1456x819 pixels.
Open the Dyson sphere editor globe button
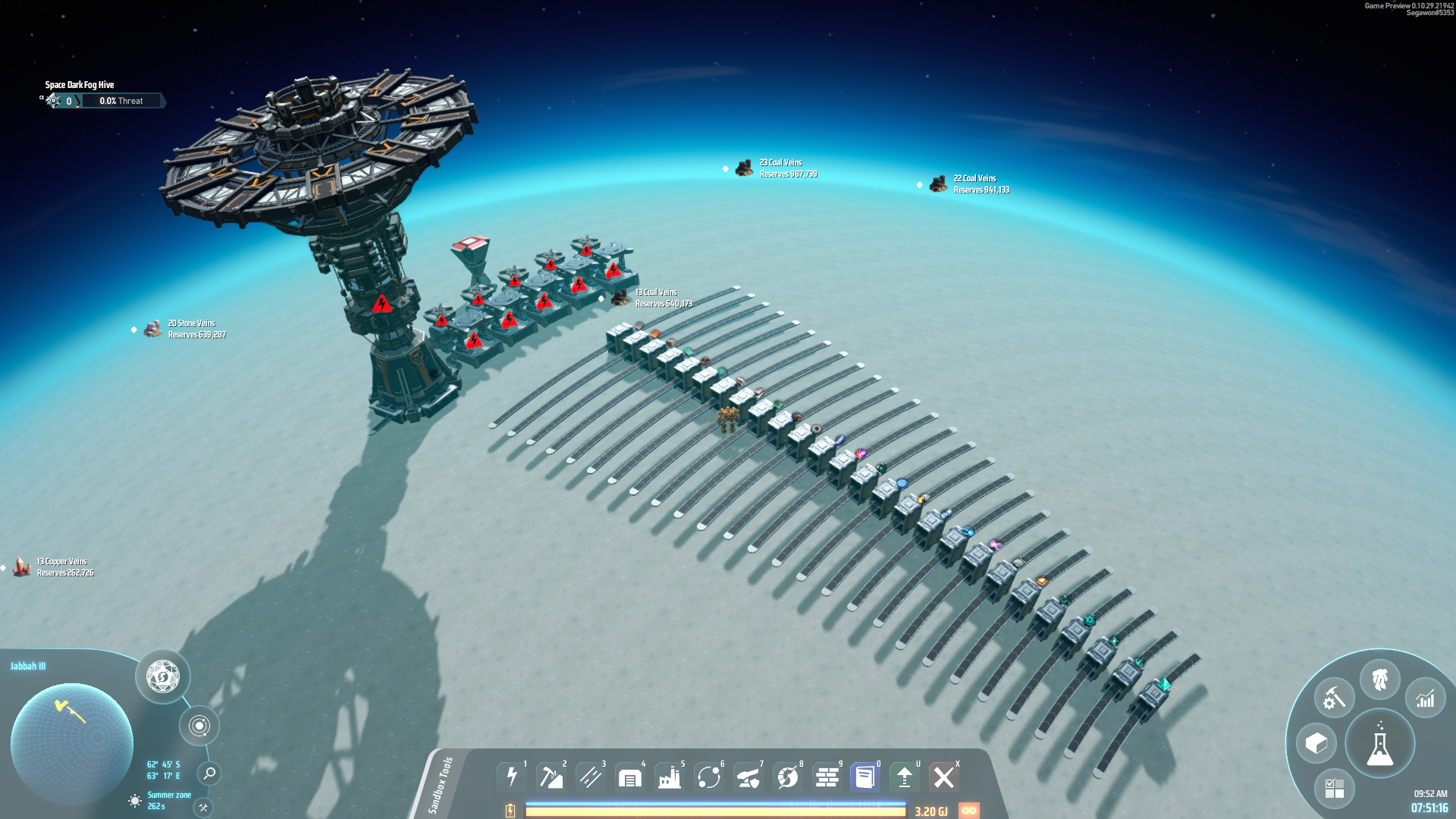163,676
